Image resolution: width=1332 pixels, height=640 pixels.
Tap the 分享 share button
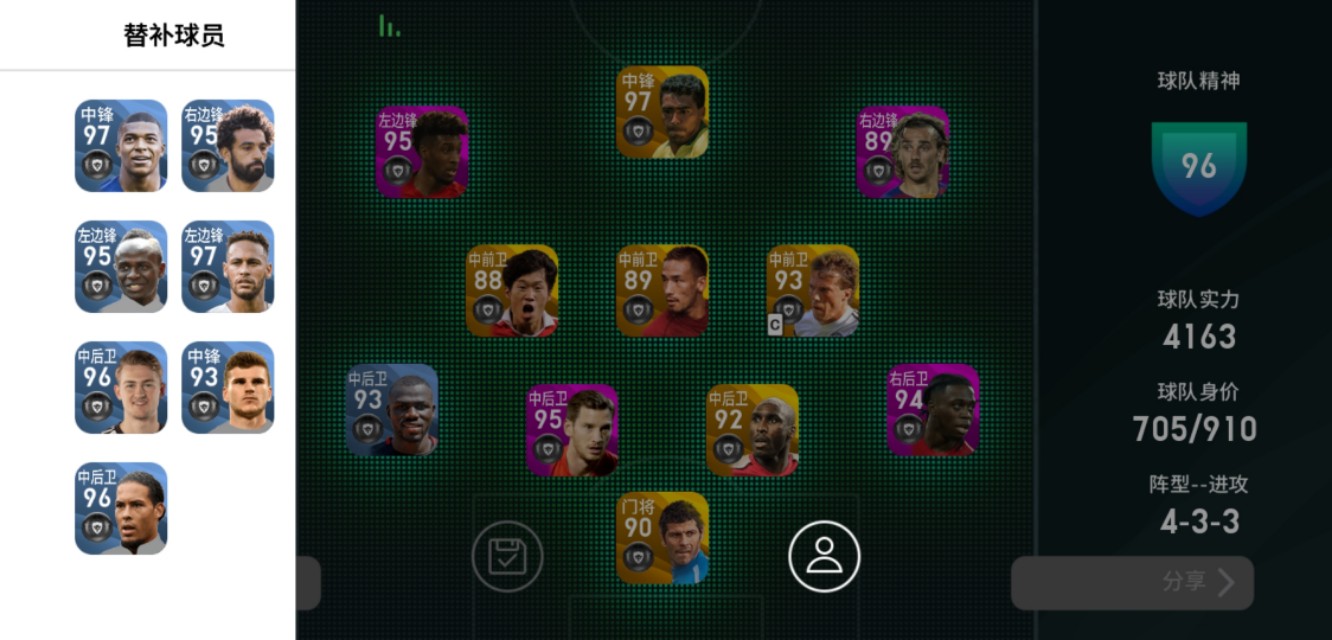[1131, 583]
